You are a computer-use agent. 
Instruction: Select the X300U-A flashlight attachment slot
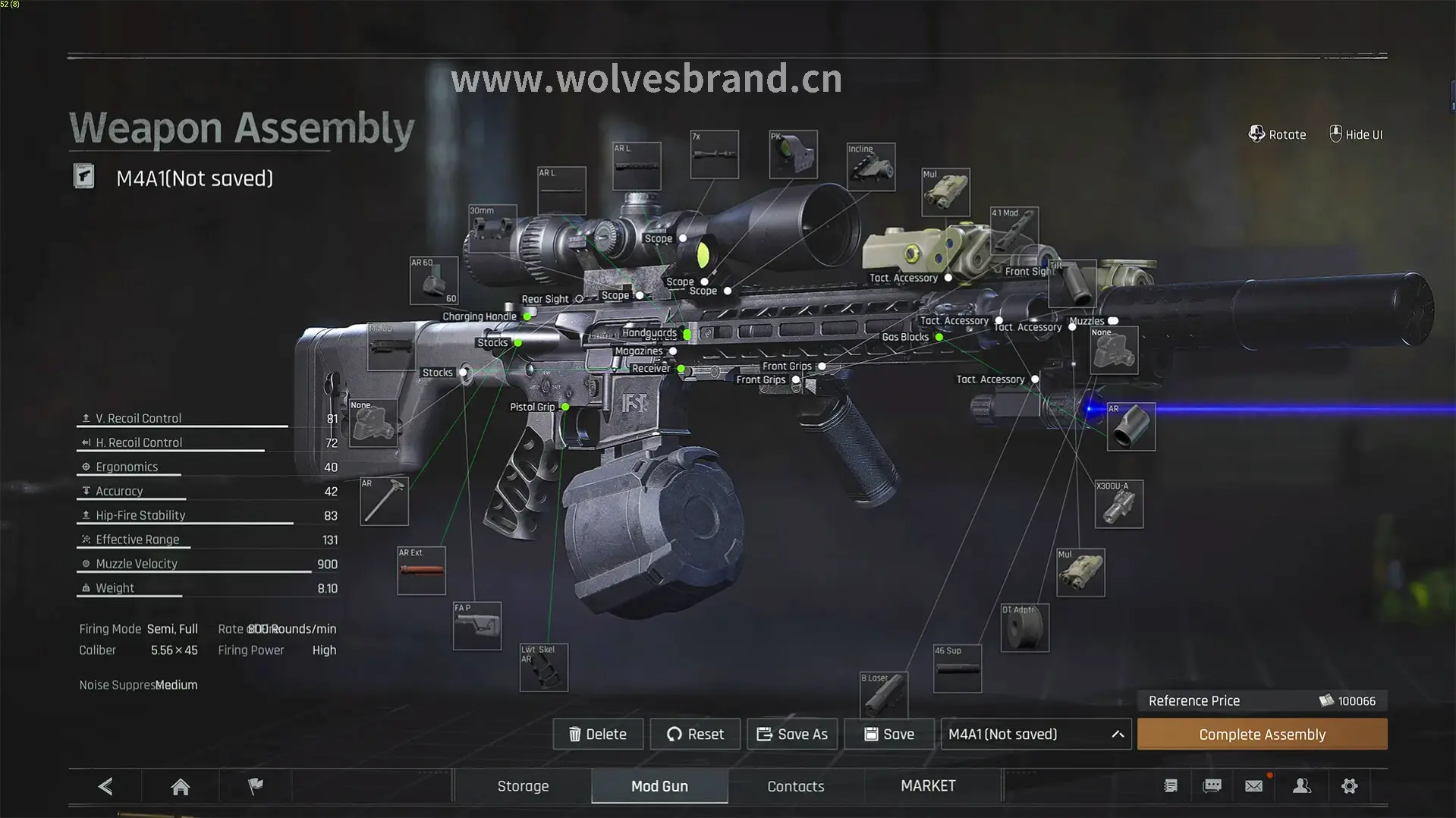1118,505
